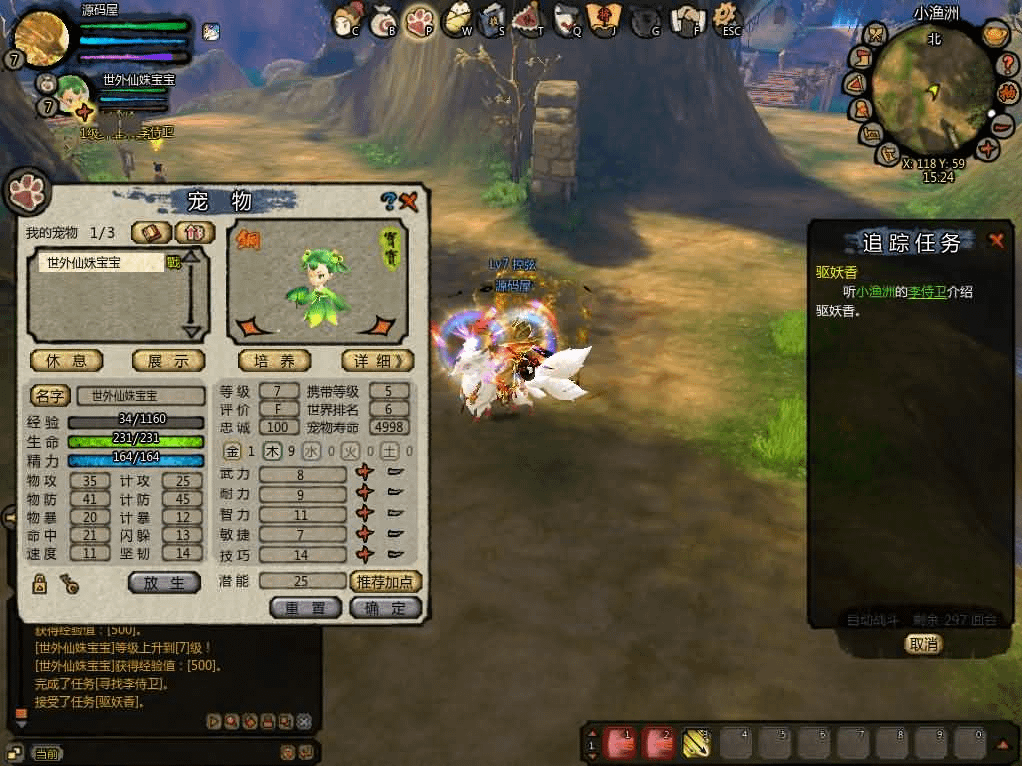Screen dimensions: 1022x766
Task: Open the 详细 details panel
Action: pos(377,360)
